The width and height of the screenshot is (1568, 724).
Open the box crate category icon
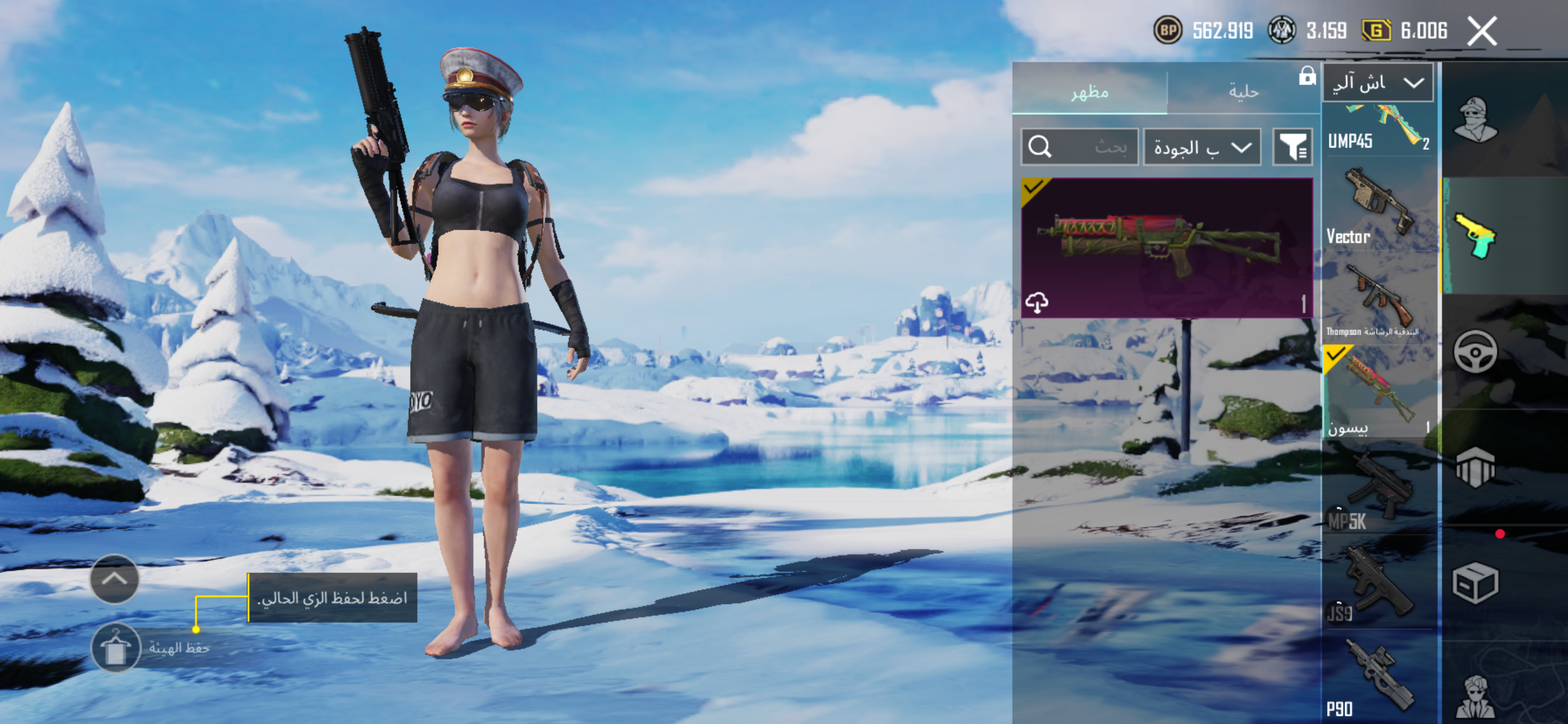pos(1475,583)
